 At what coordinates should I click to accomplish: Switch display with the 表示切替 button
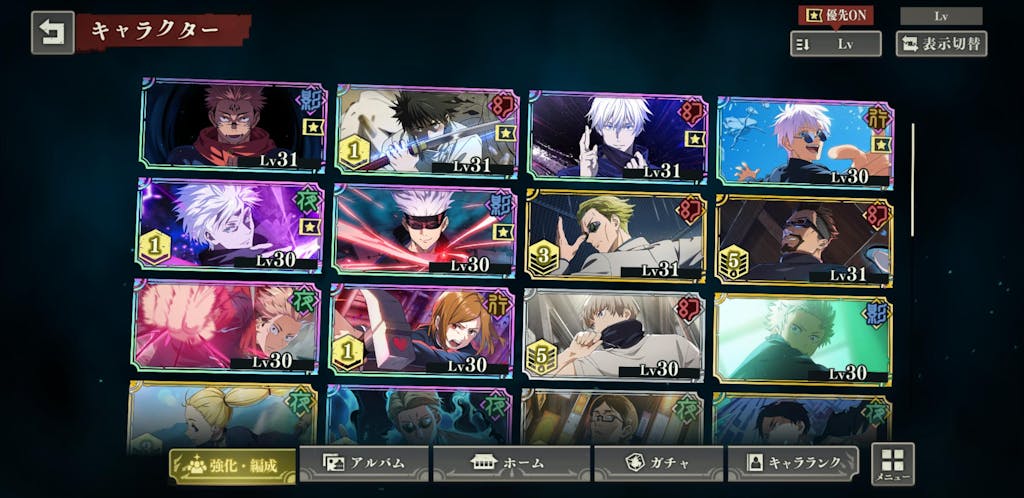pos(940,44)
